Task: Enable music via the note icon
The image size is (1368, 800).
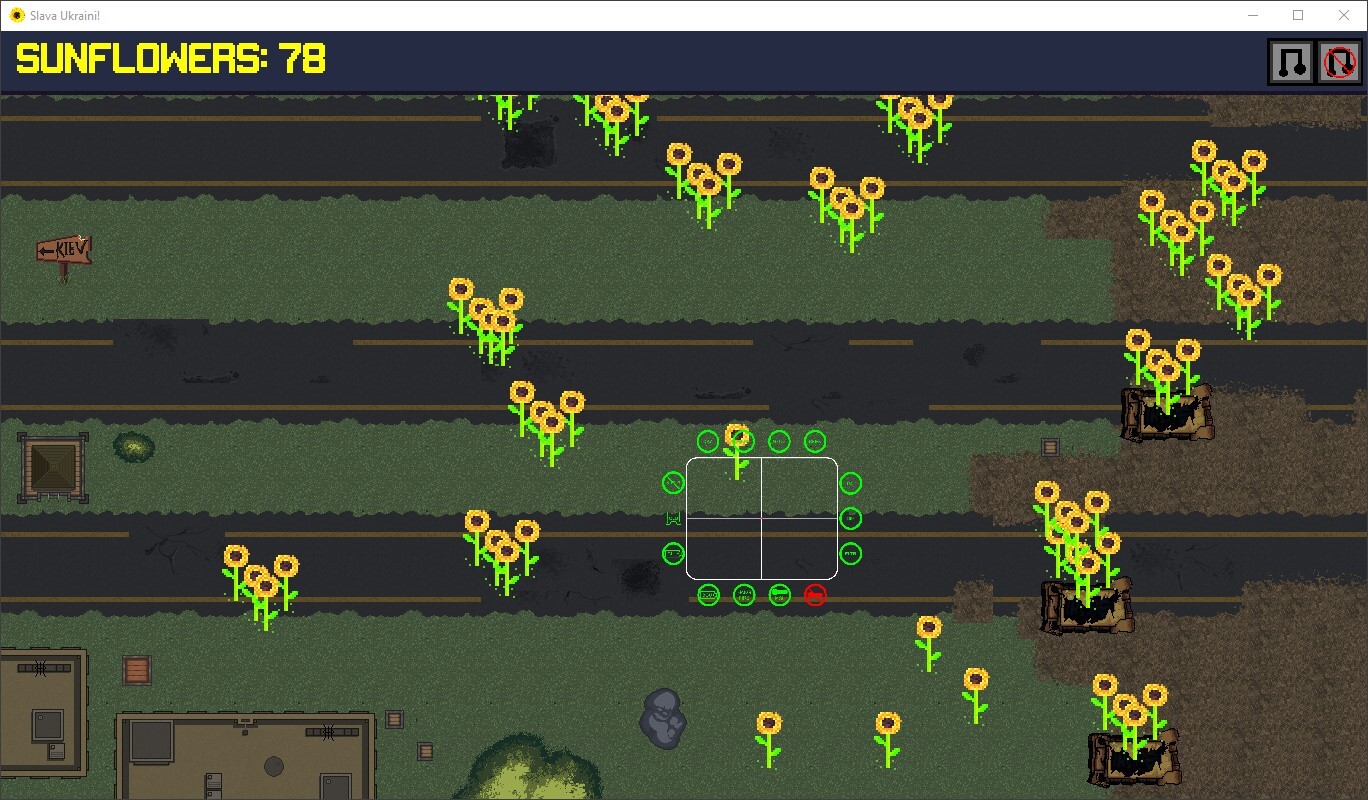Action: pyautogui.click(x=1289, y=61)
